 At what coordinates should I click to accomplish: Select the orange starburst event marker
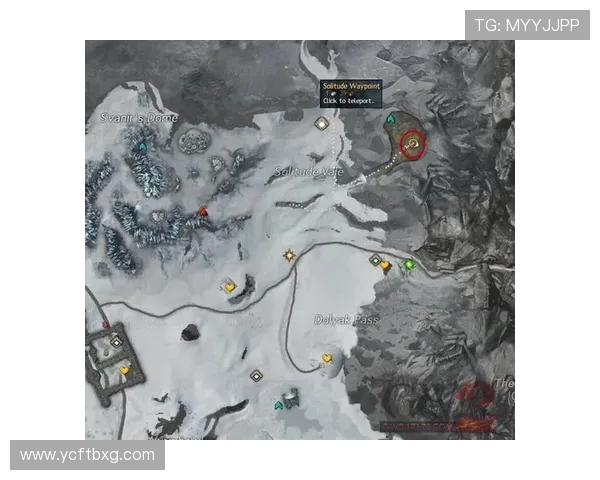coord(290,255)
